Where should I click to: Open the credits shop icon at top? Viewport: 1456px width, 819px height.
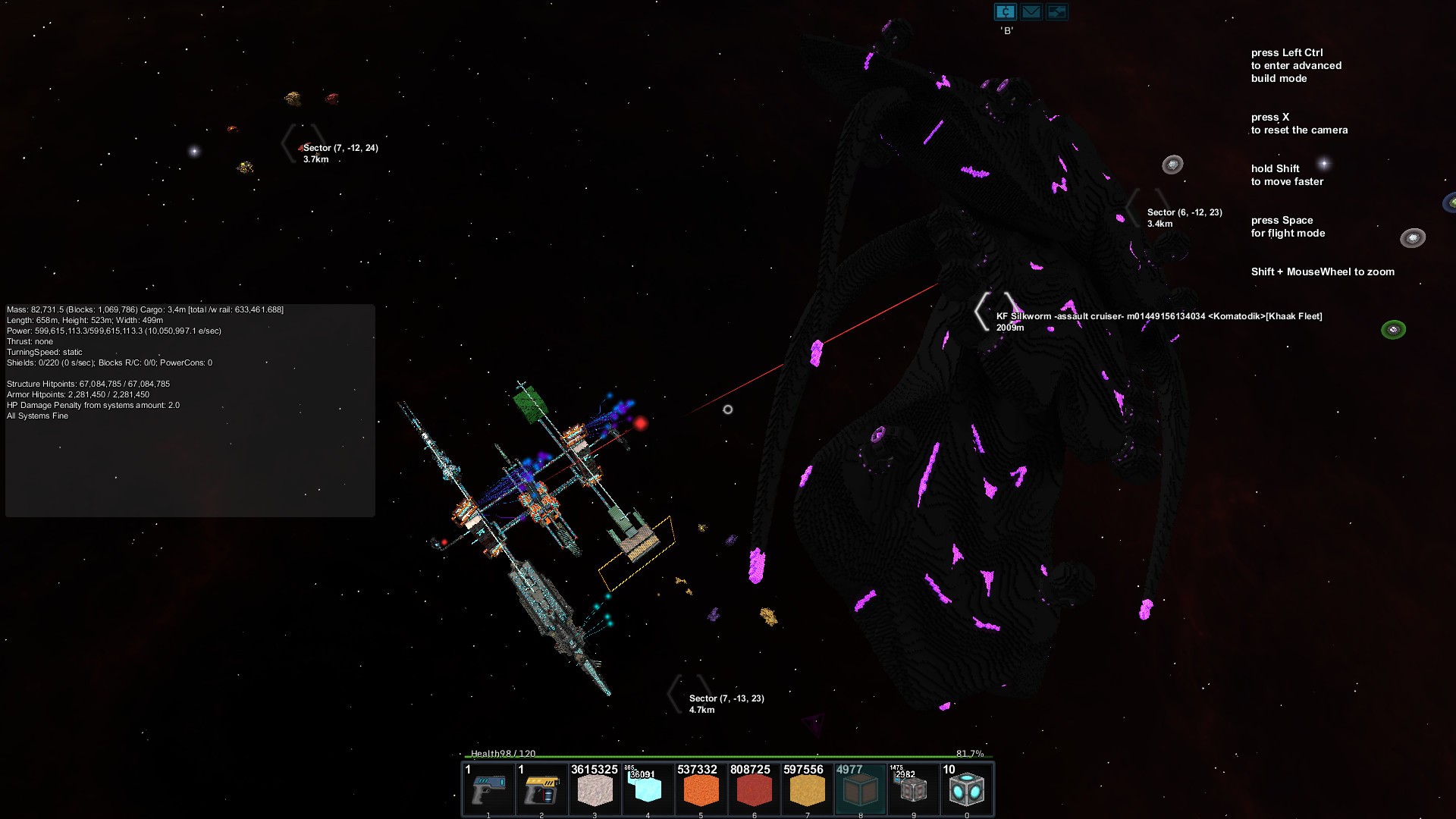(1006, 11)
